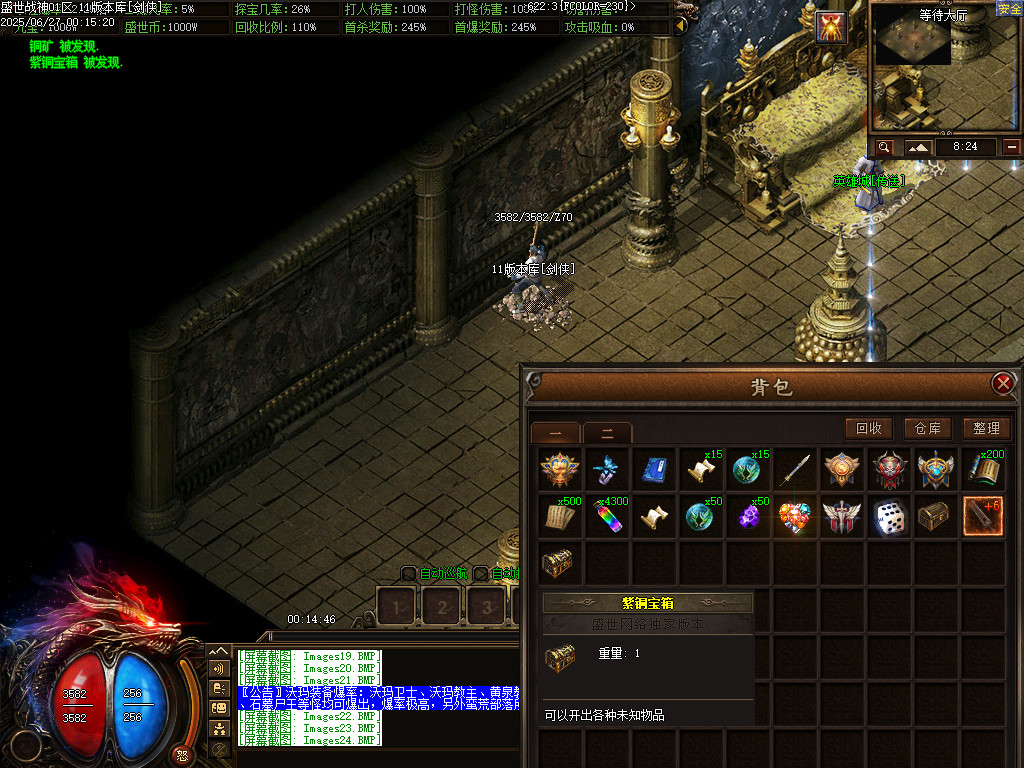The height and width of the screenshot is (768, 1024).
Task: Select the blue book item
Action: [654, 469]
